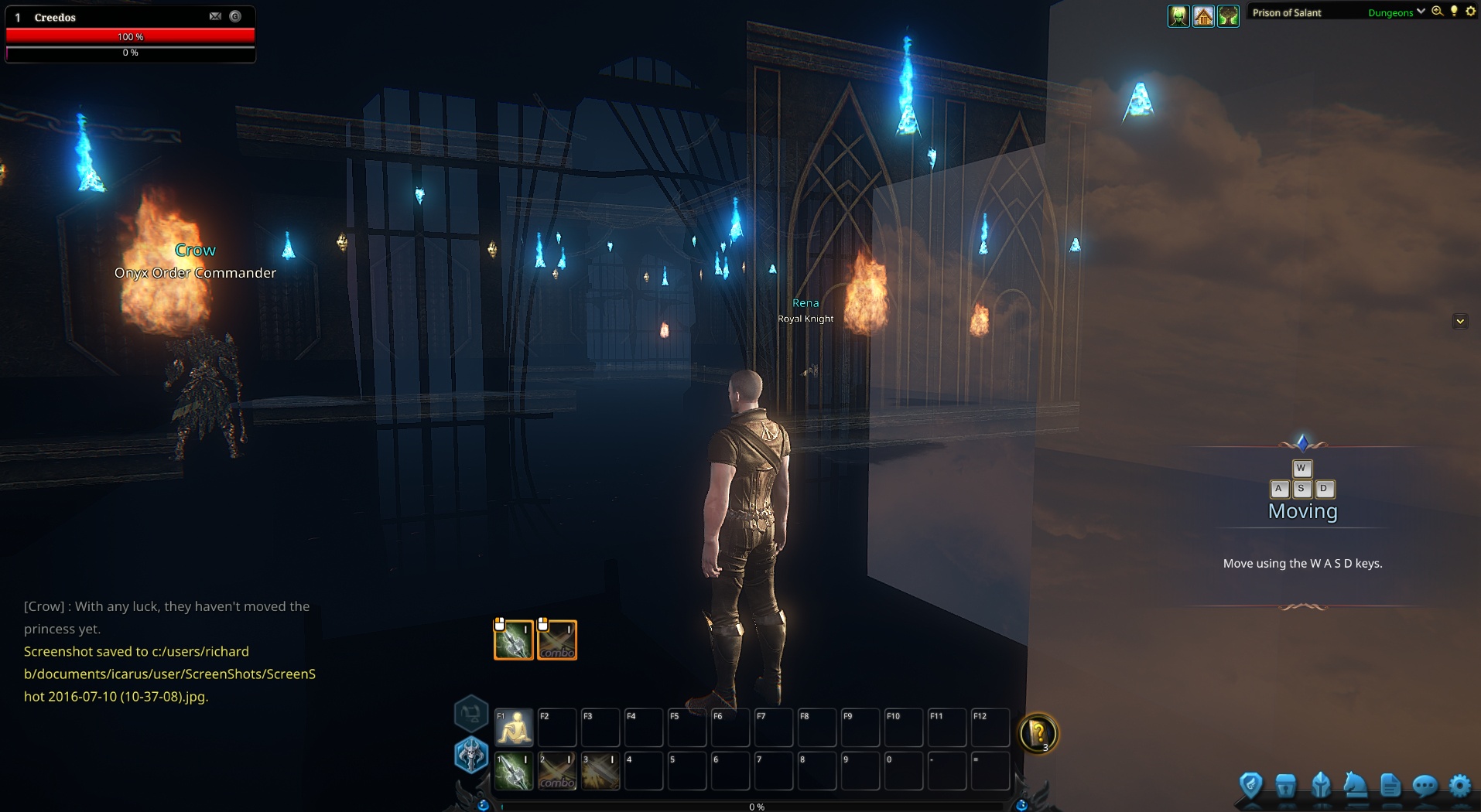Use the dagger slash skill in slot 3
1481x812 pixels.
pyautogui.click(x=600, y=771)
